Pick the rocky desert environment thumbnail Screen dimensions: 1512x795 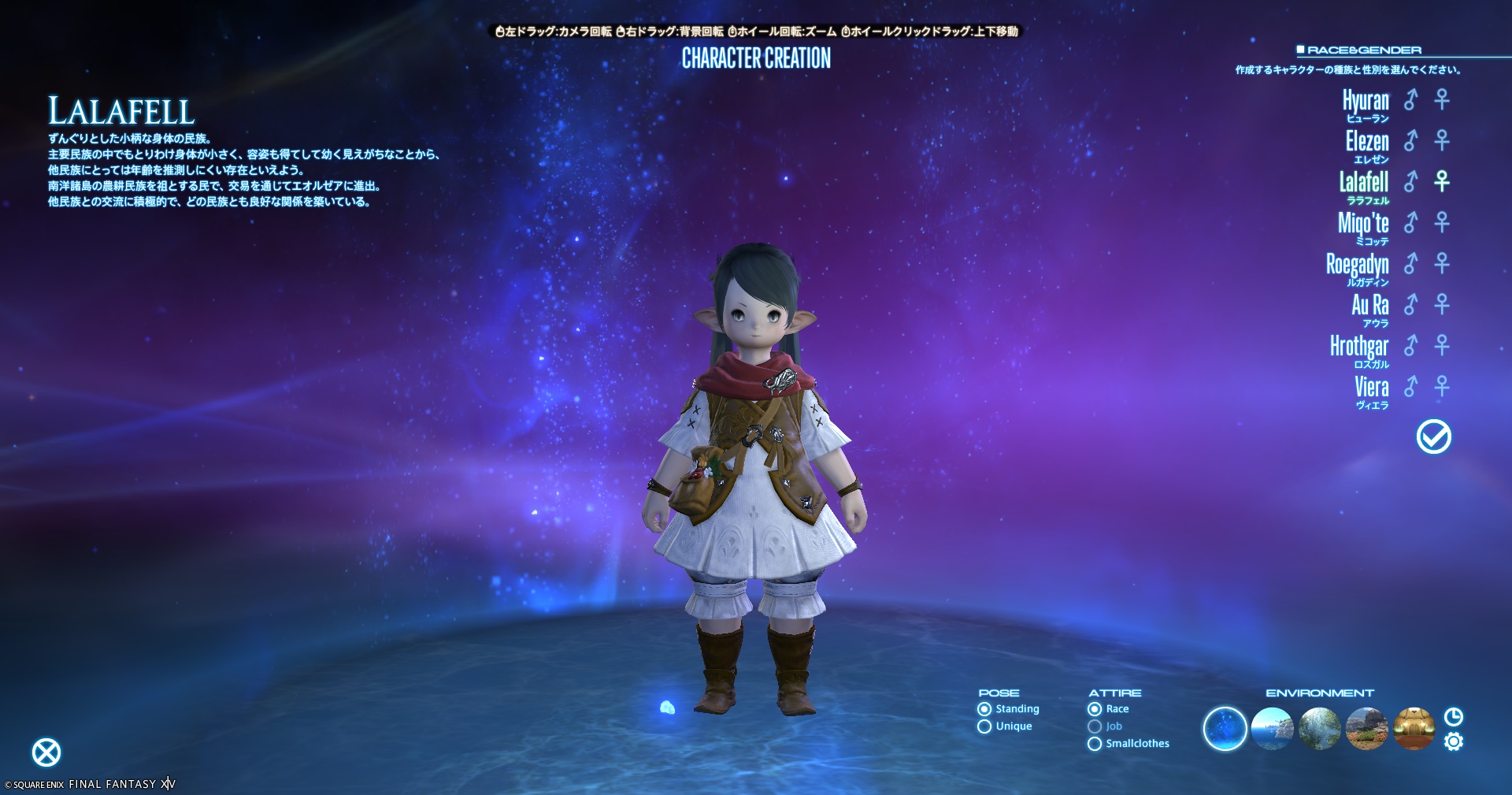(x=1366, y=729)
